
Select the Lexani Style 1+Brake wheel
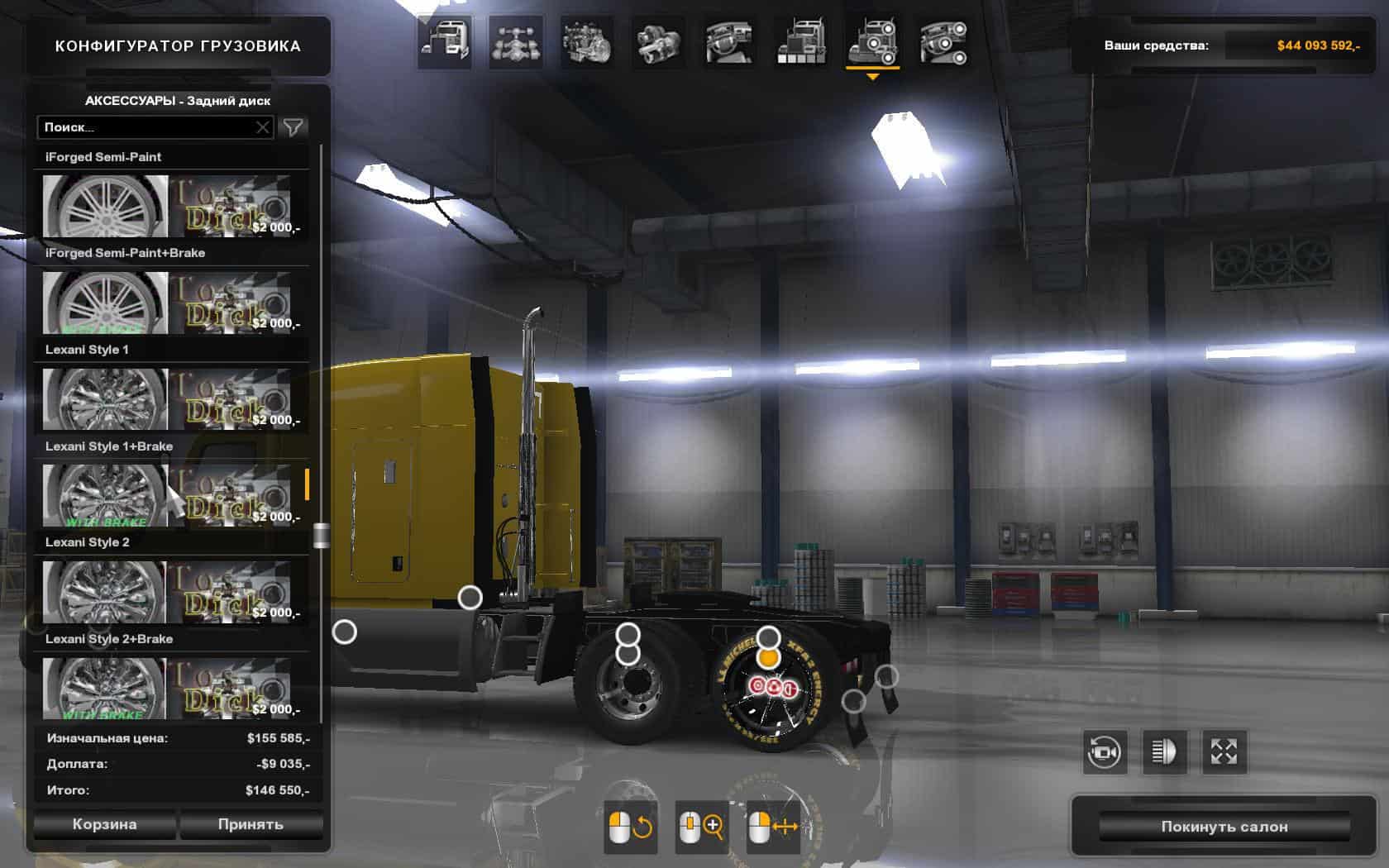tap(167, 494)
